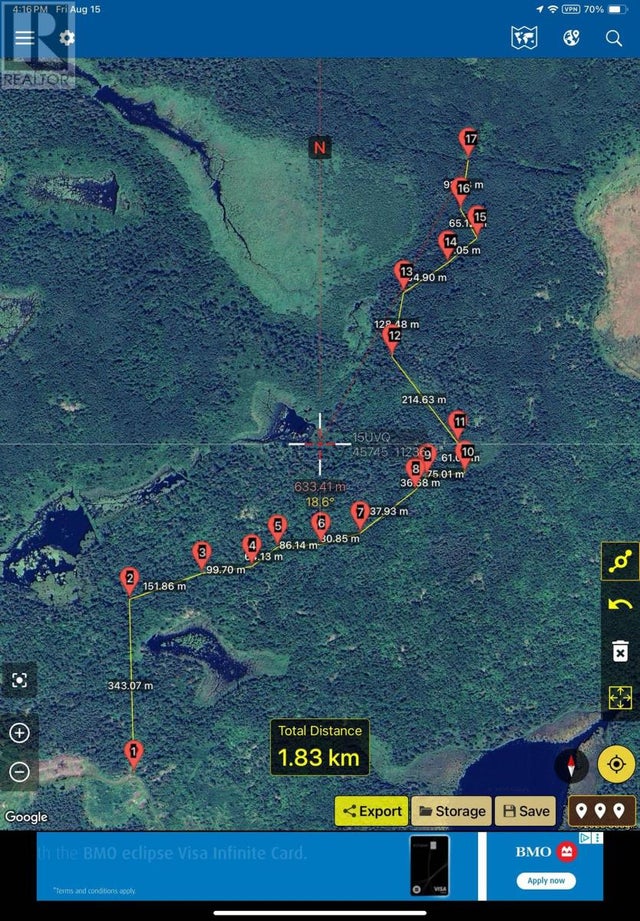Save the current route
The height and width of the screenshot is (921, 640).
point(526,811)
